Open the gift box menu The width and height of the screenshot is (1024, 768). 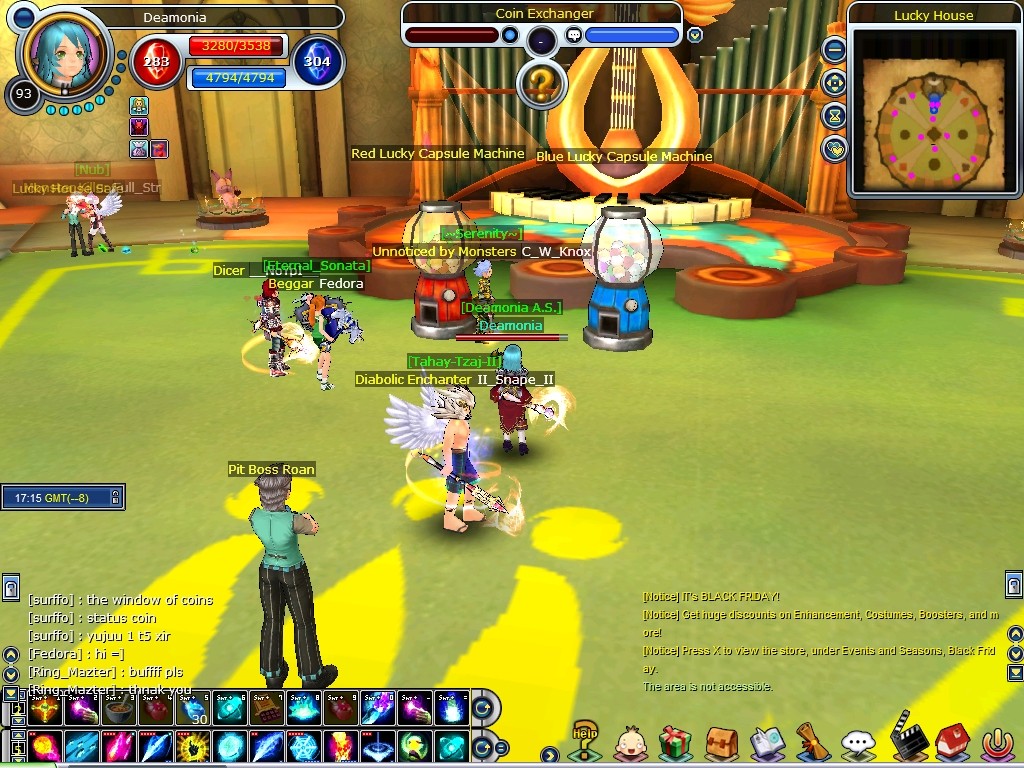(676, 742)
